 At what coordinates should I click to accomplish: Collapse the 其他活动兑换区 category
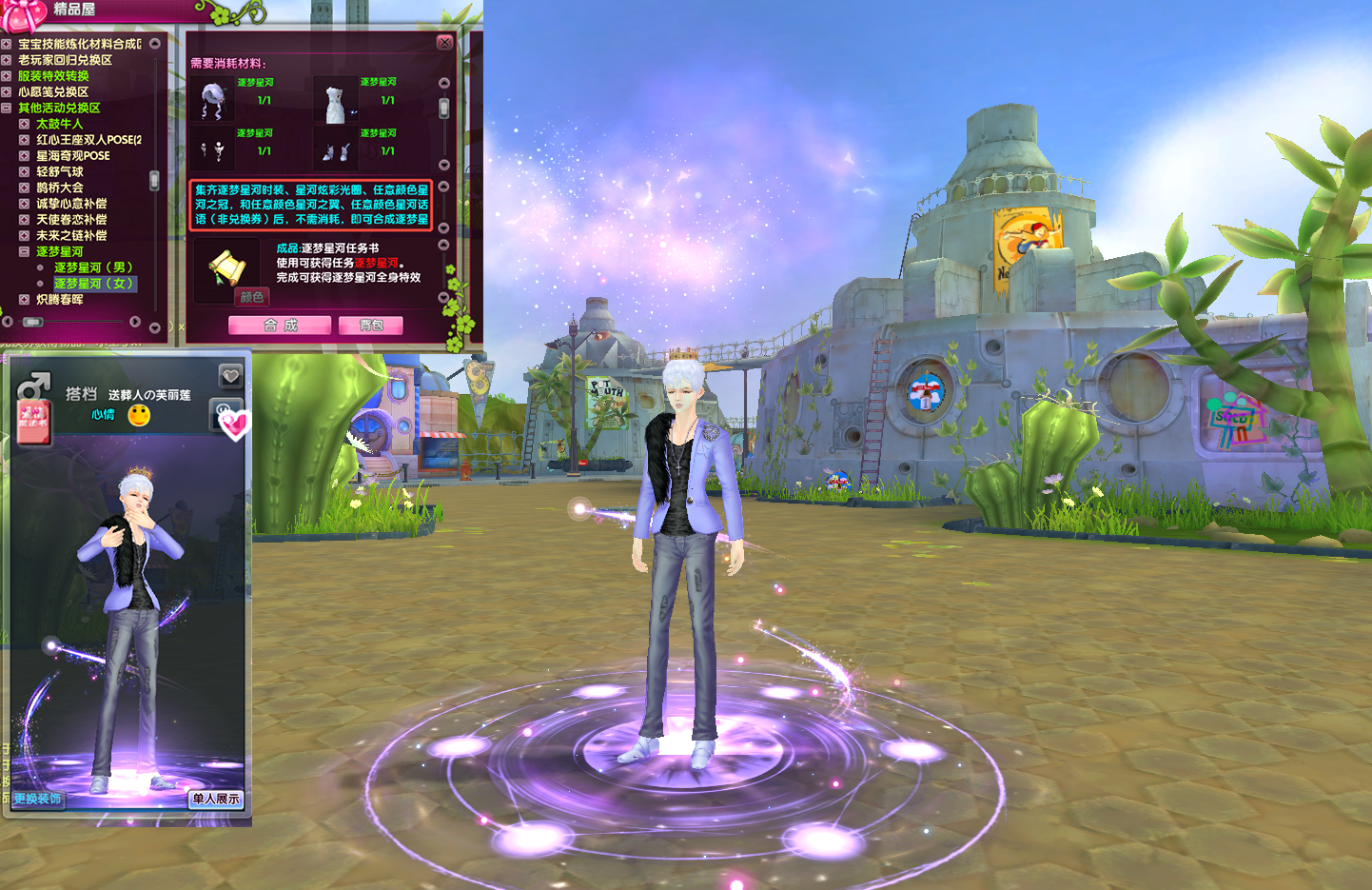click(x=7, y=109)
